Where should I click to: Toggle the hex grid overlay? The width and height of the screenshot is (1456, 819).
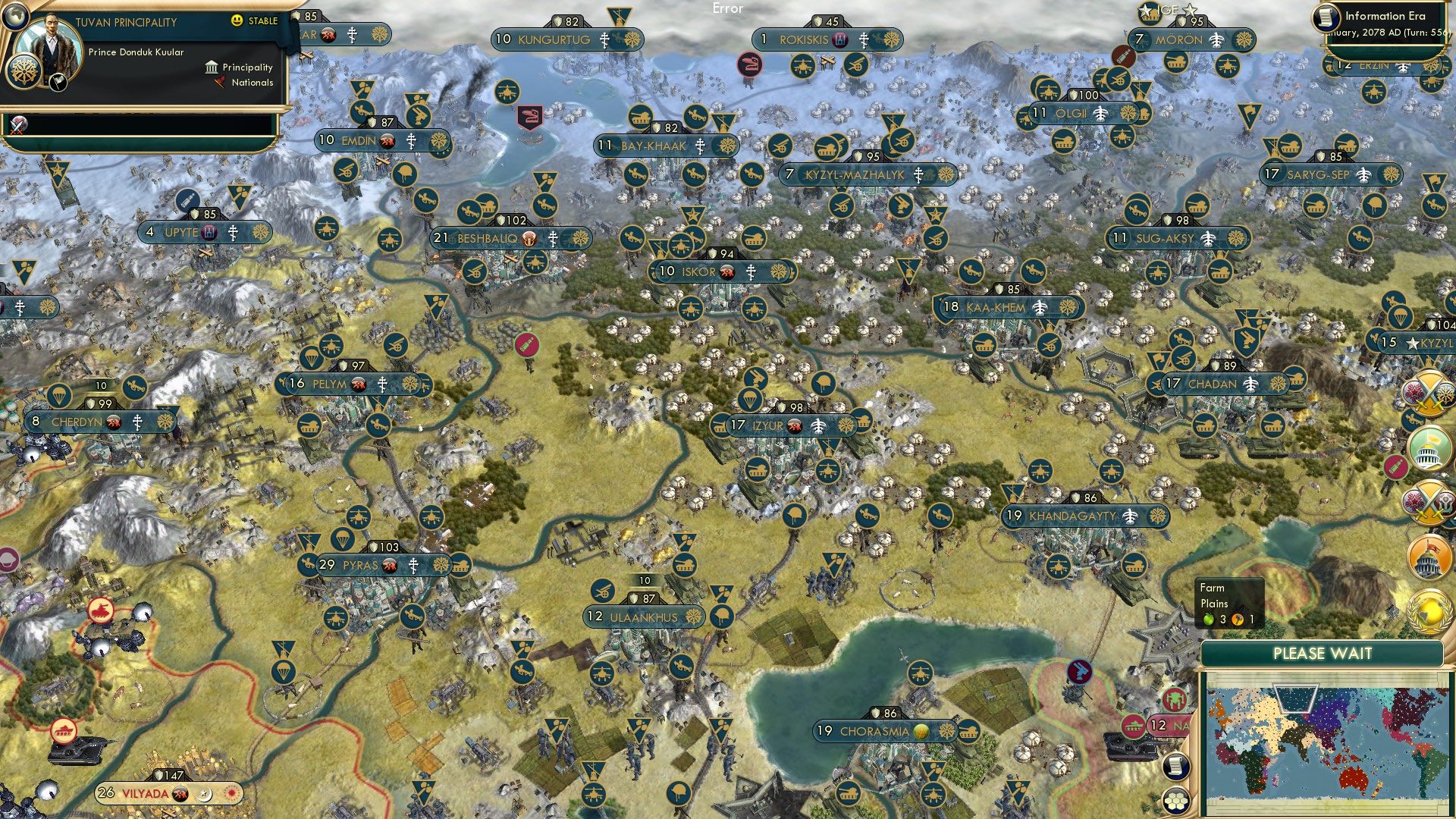click(x=1175, y=802)
